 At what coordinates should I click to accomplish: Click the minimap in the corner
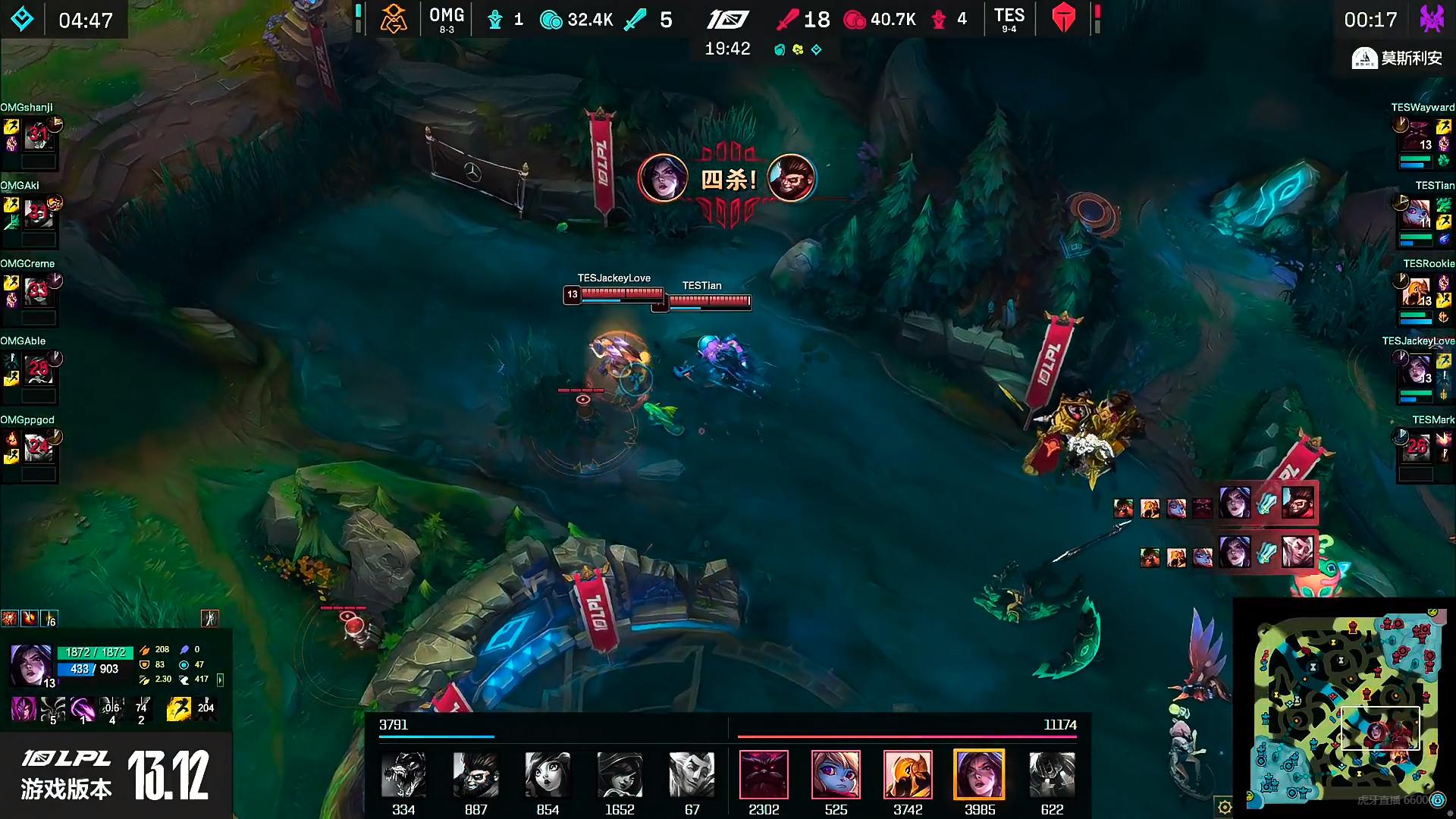1345,709
